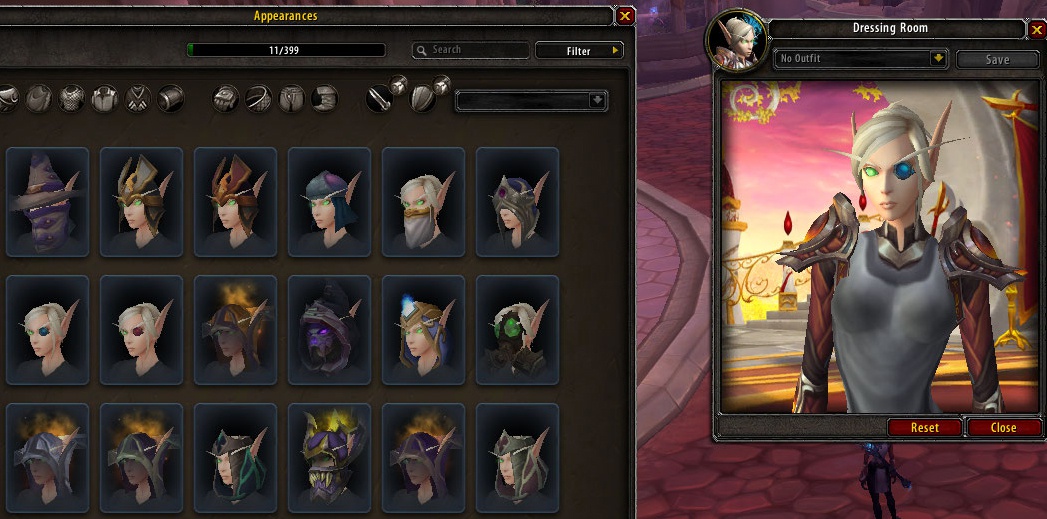The height and width of the screenshot is (519, 1047).
Task: Close the Appearances window
Action: click(x=625, y=16)
